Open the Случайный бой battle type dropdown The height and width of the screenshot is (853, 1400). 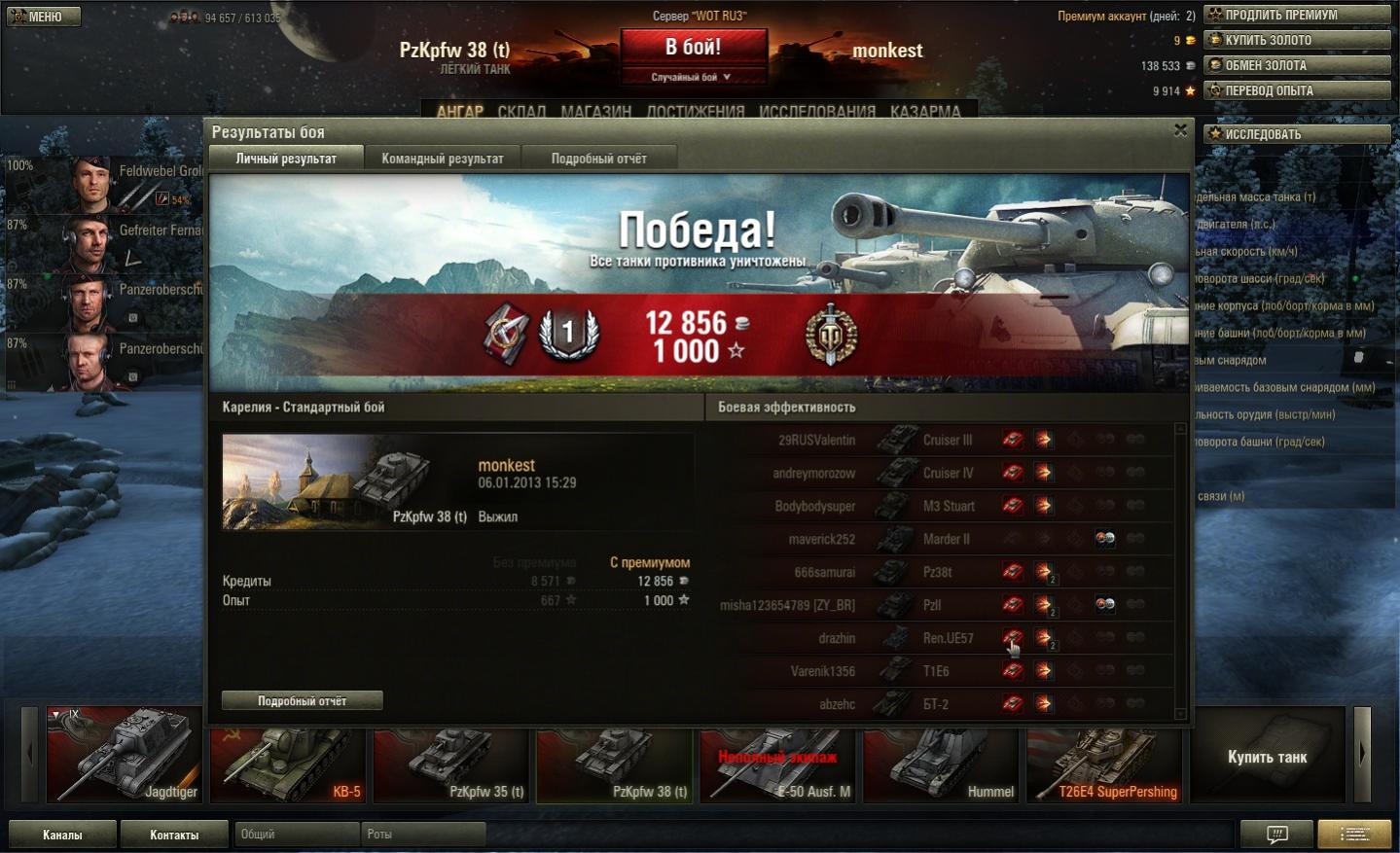point(692,77)
